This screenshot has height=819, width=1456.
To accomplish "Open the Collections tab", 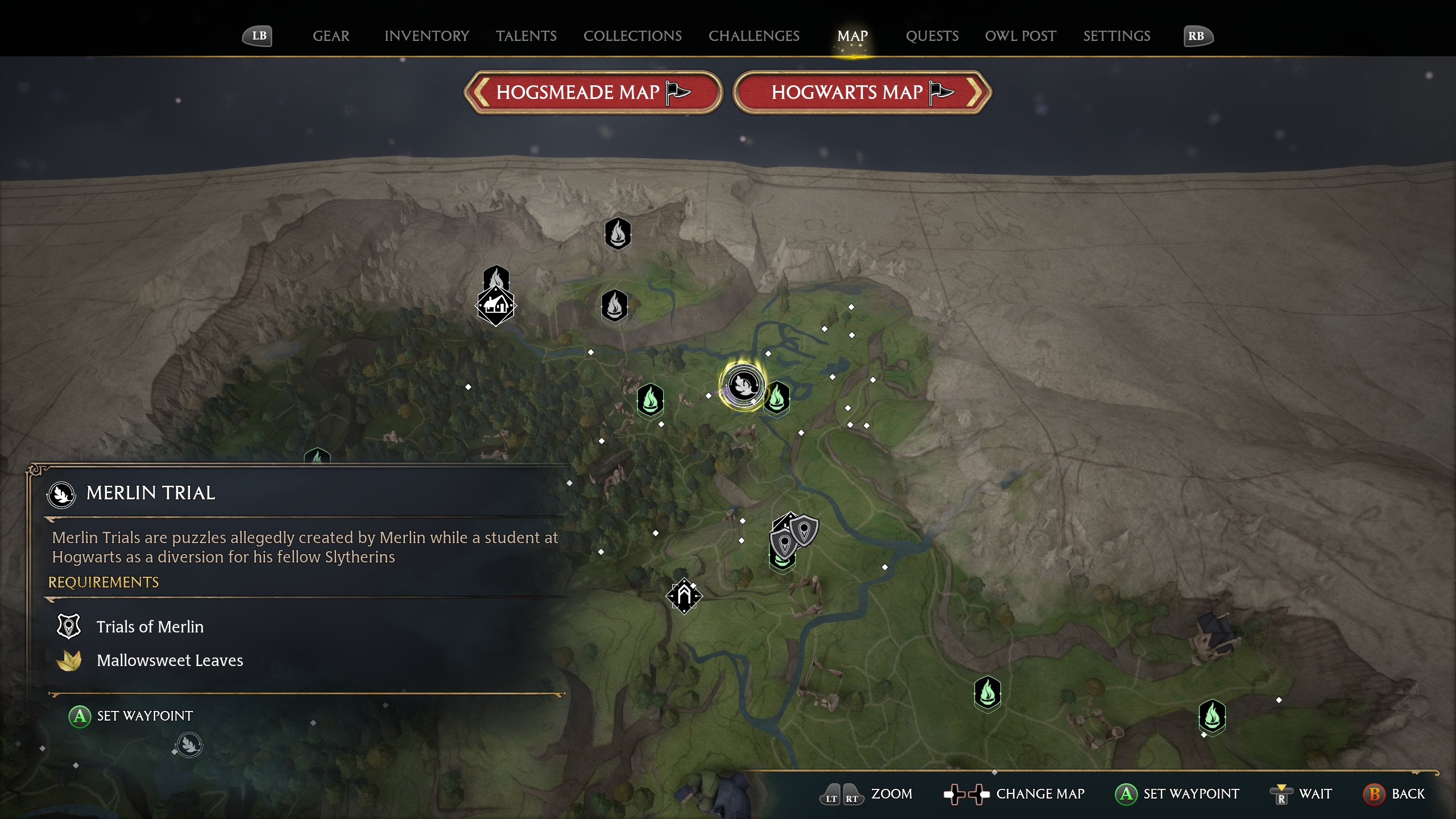I will pyautogui.click(x=632, y=36).
